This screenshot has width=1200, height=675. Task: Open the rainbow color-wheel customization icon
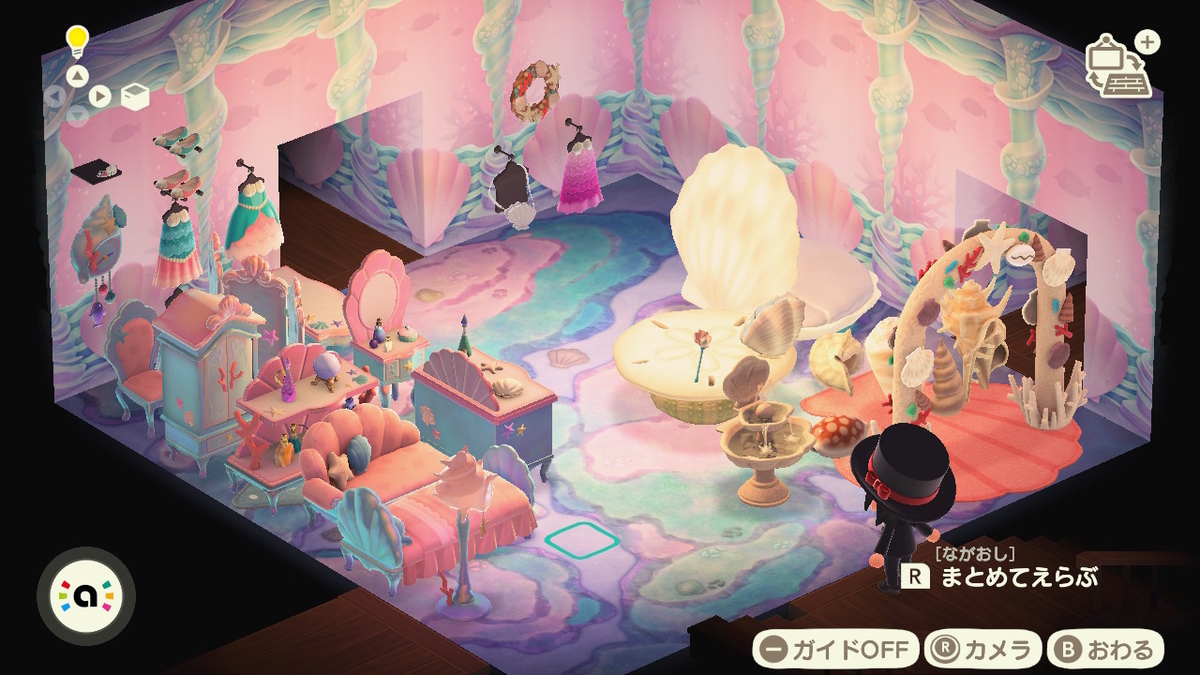(x=86, y=596)
